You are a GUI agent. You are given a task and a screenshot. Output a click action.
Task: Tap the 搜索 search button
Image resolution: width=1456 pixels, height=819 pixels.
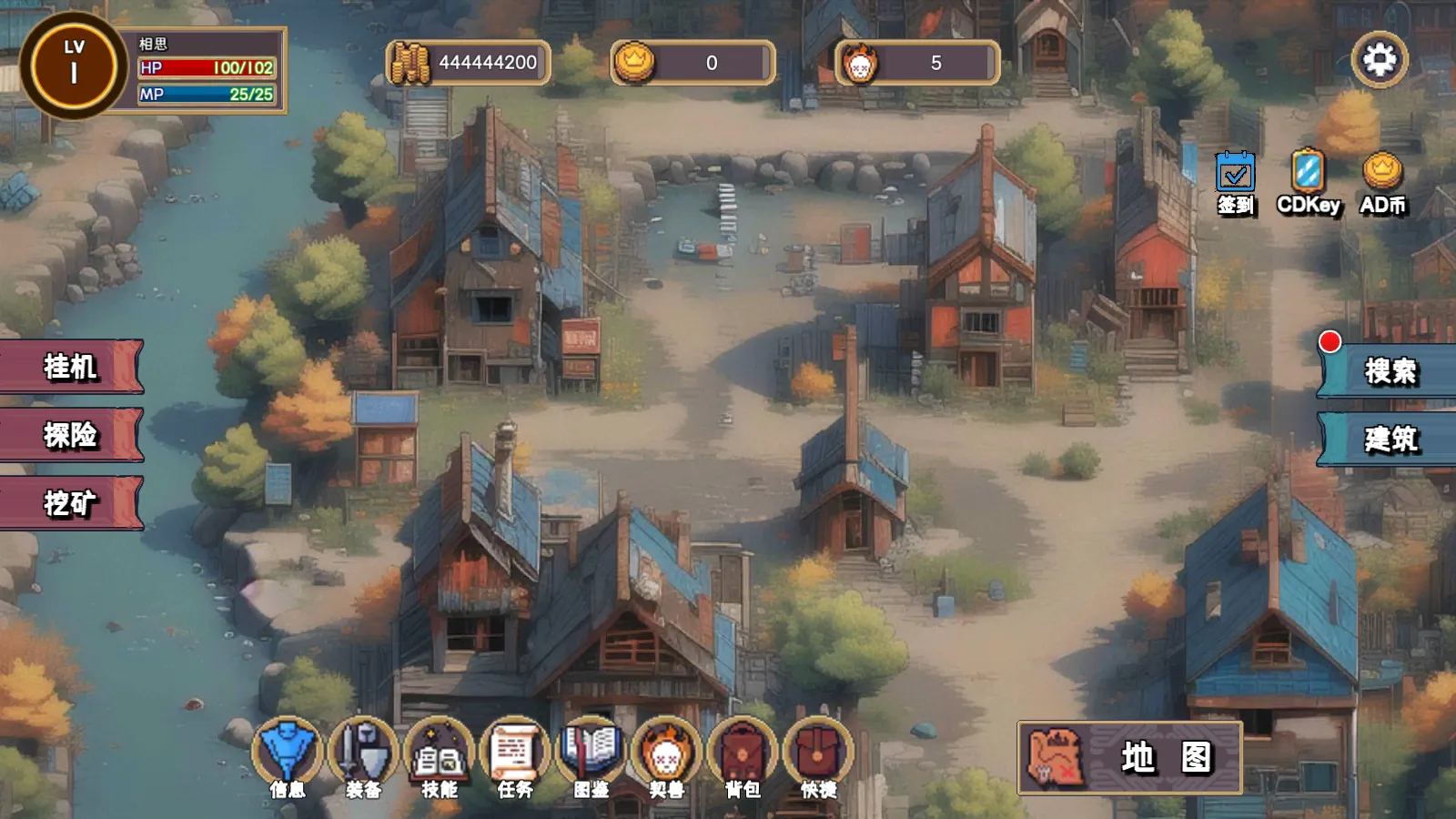(x=1390, y=371)
